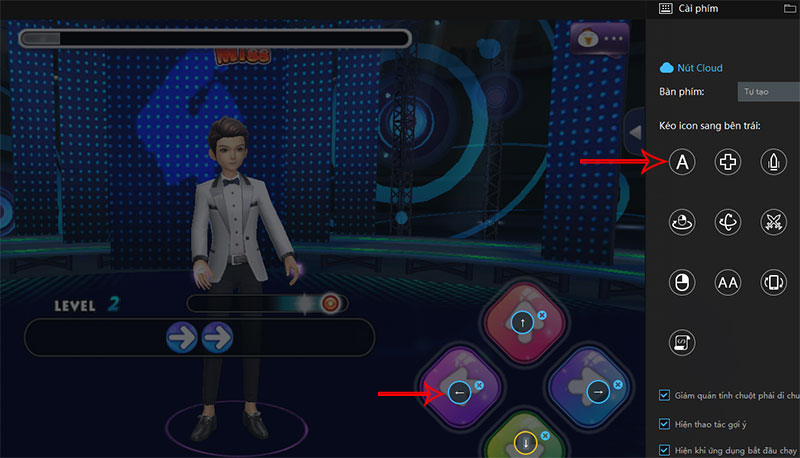Viewport: 800px width, 458px height.
Task: Select the bullet fire icon
Action: tap(775, 161)
